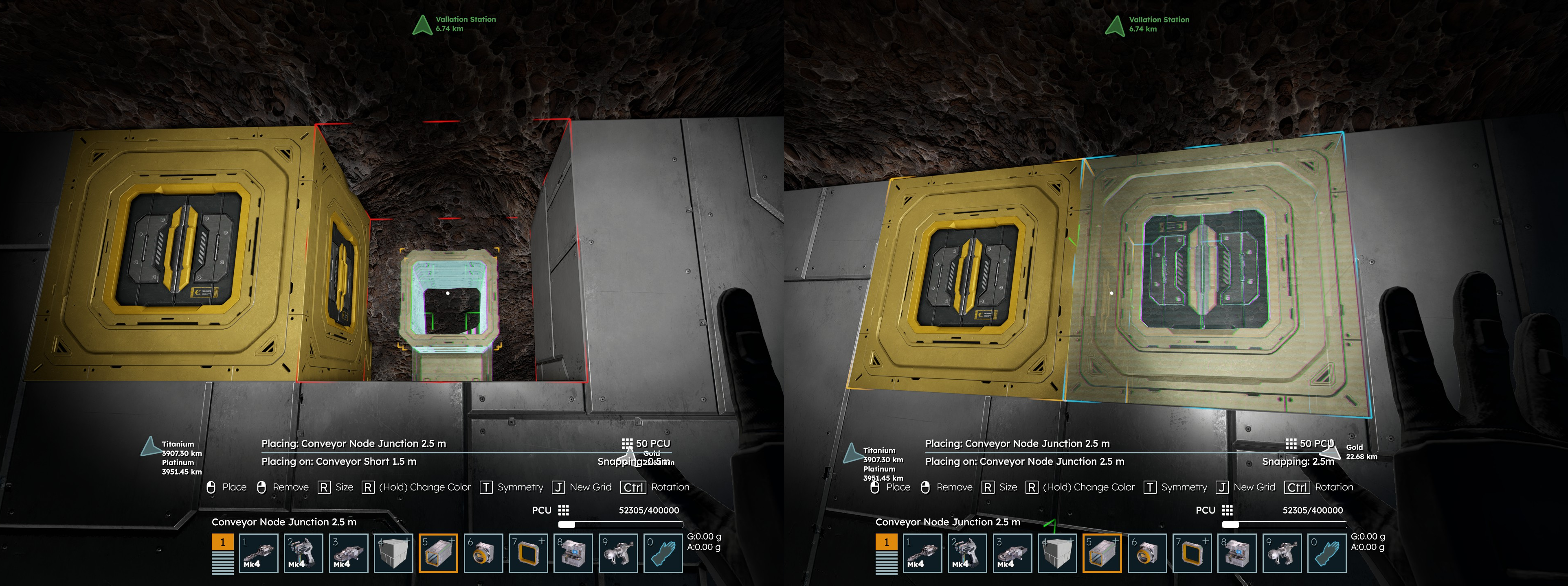Select the grey machine block slot, right screenshot
Viewport: 1568px width, 586px height.
pos(1237,553)
